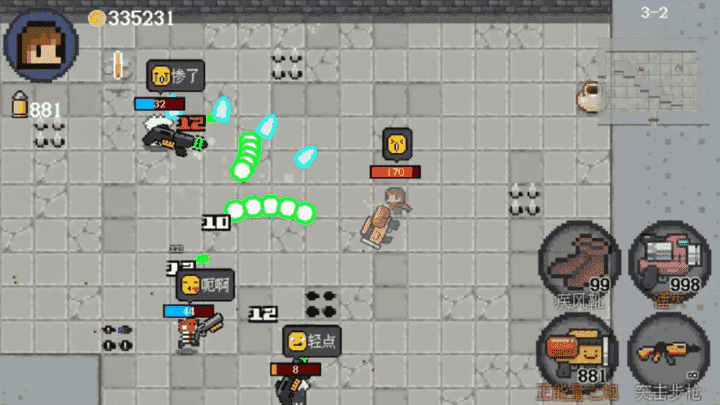Select the pink gun with 998 ammo
Image resolution: width=720 pixels, height=405 pixels.
point(669,262)
